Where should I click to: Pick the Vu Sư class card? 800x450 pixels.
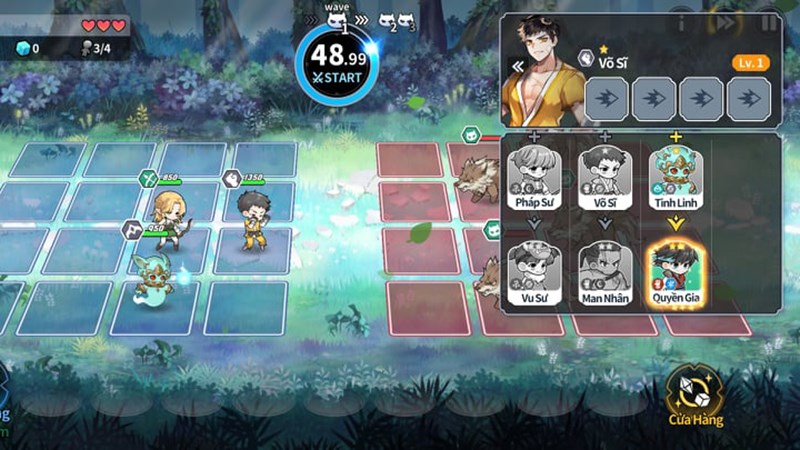click(535, 270)
